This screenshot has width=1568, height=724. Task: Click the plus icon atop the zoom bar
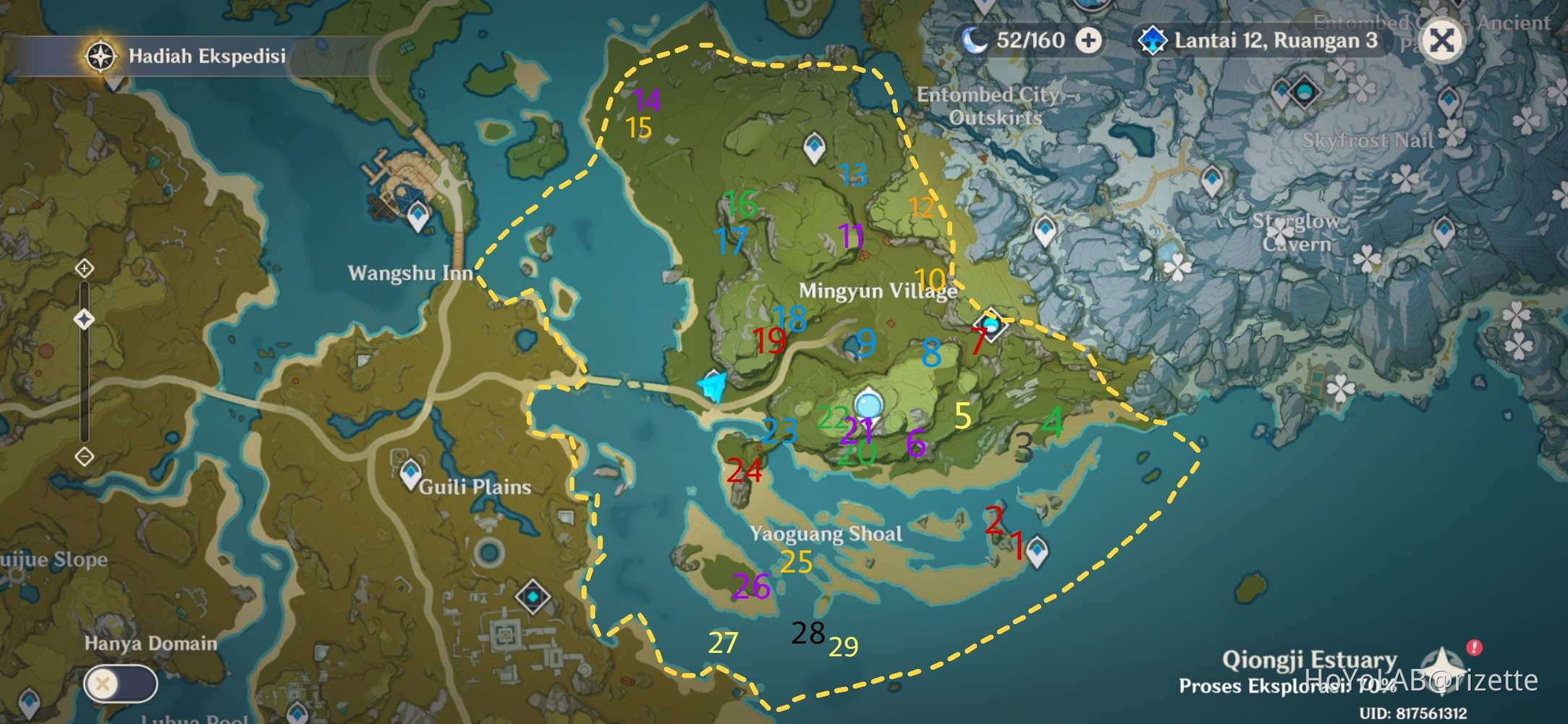click(x=85, y=268)
